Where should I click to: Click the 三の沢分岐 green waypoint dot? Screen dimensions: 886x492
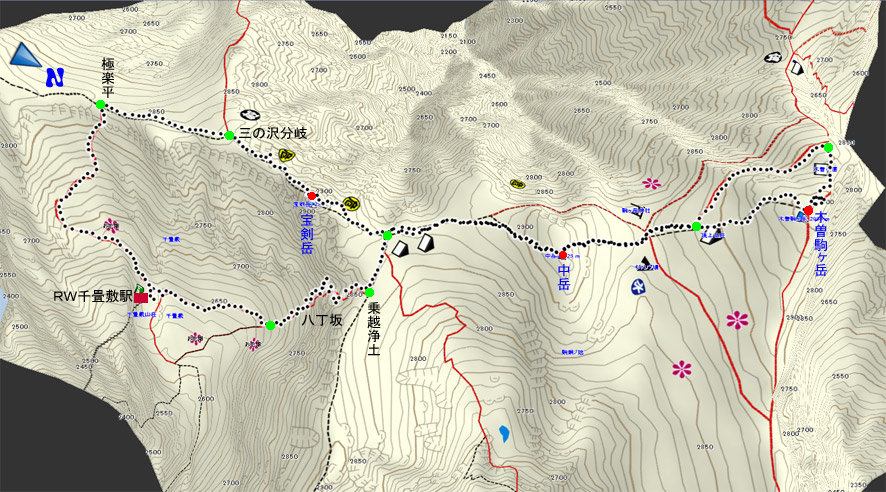tap(229, 135)
